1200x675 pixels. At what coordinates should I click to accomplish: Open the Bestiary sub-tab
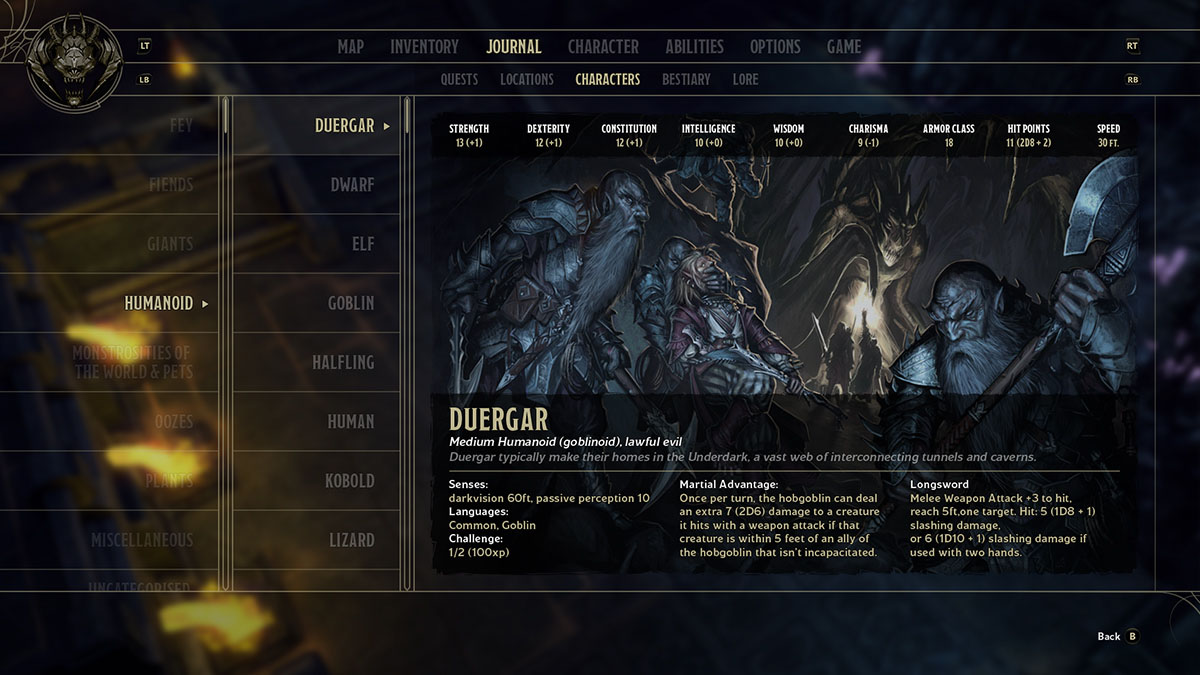(x=686, y=80)
